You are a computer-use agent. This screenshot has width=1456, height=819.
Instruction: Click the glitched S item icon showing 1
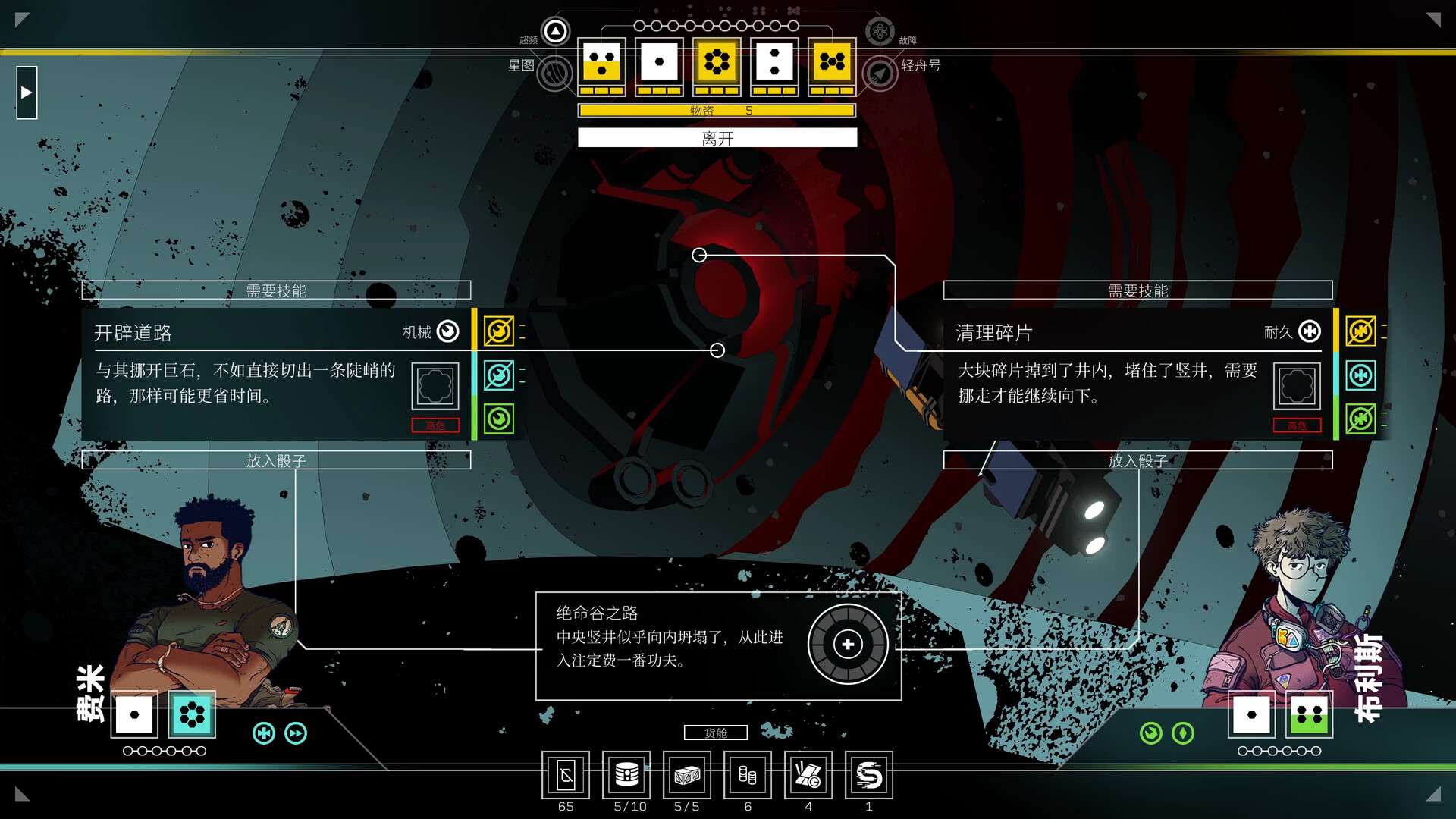869,776
